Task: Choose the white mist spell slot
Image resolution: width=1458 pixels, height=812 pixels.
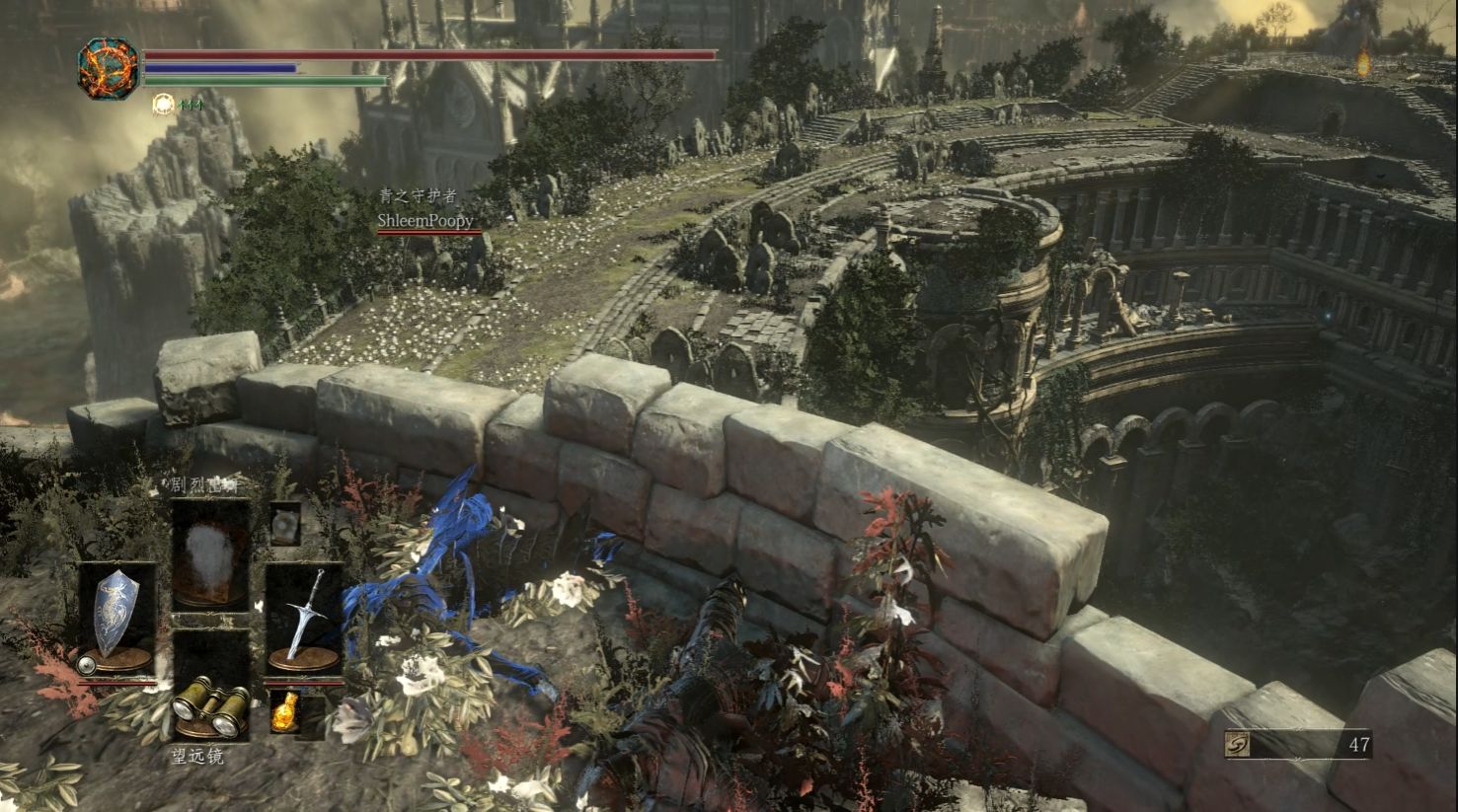Action: (x=210, y=553)
